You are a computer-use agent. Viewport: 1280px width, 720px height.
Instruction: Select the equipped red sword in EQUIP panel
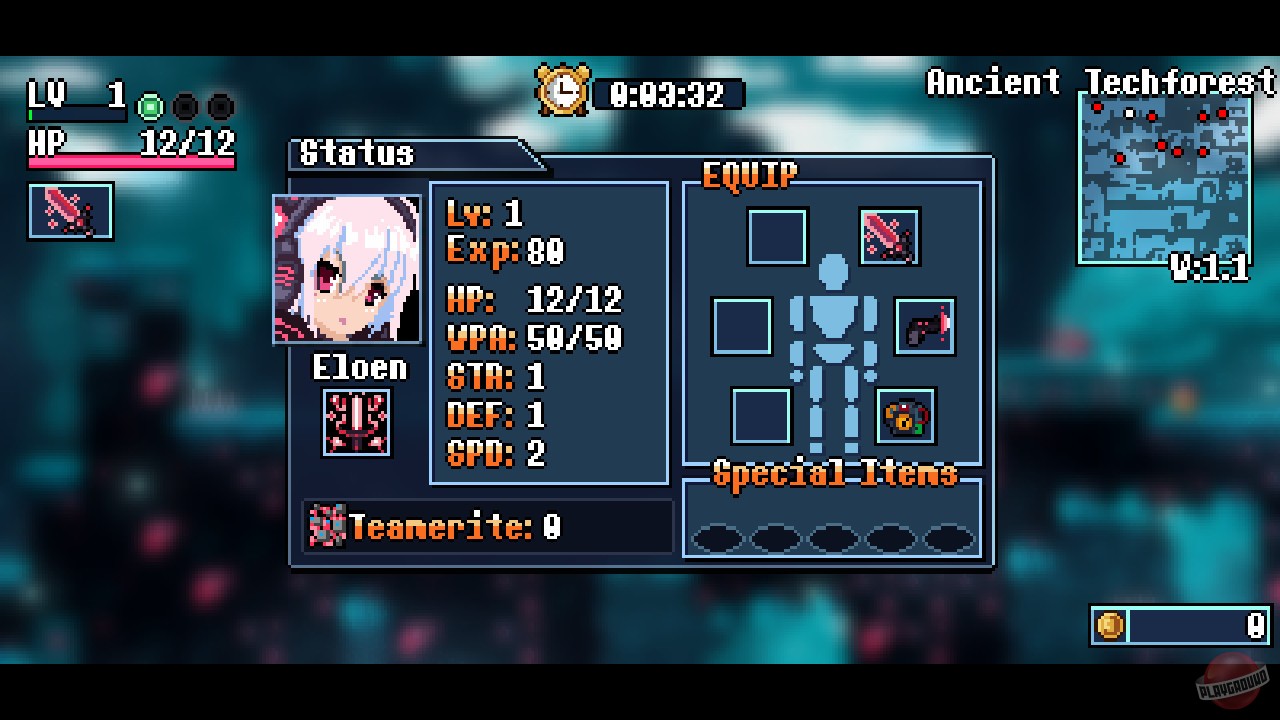[889, 237]
